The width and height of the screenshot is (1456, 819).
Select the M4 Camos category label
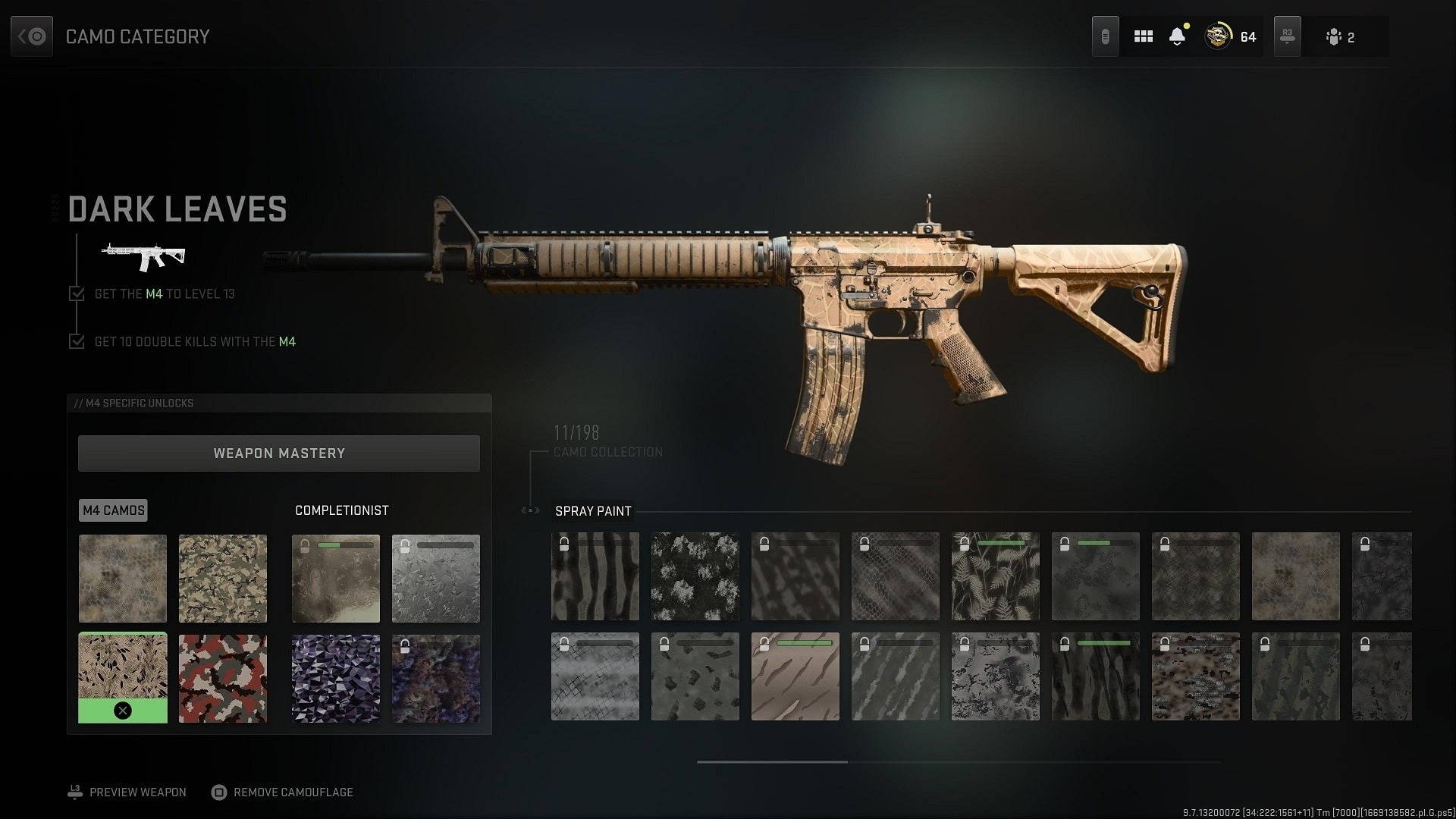[x=113, y=510]
